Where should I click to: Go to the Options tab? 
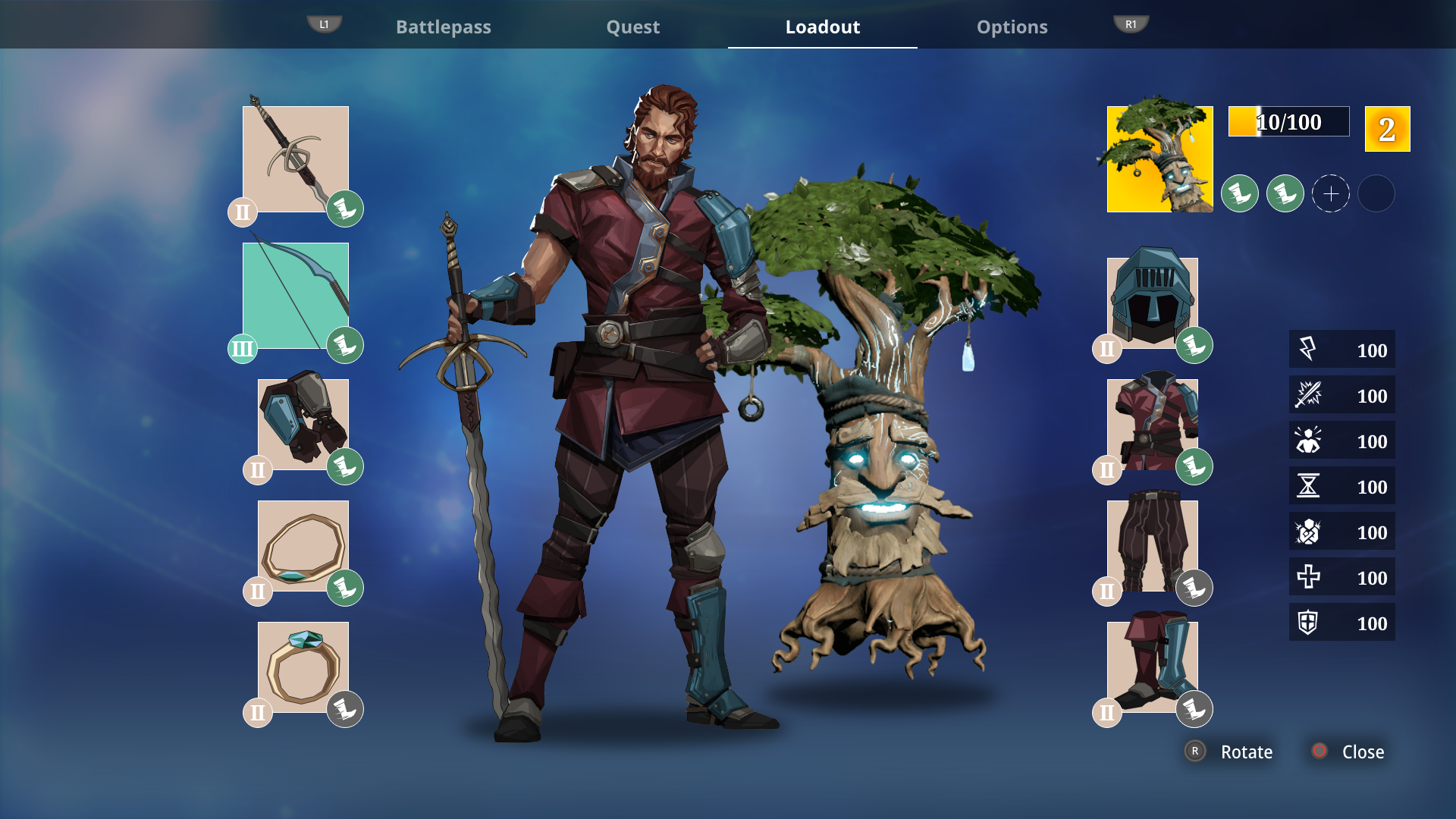point(1012,27)
